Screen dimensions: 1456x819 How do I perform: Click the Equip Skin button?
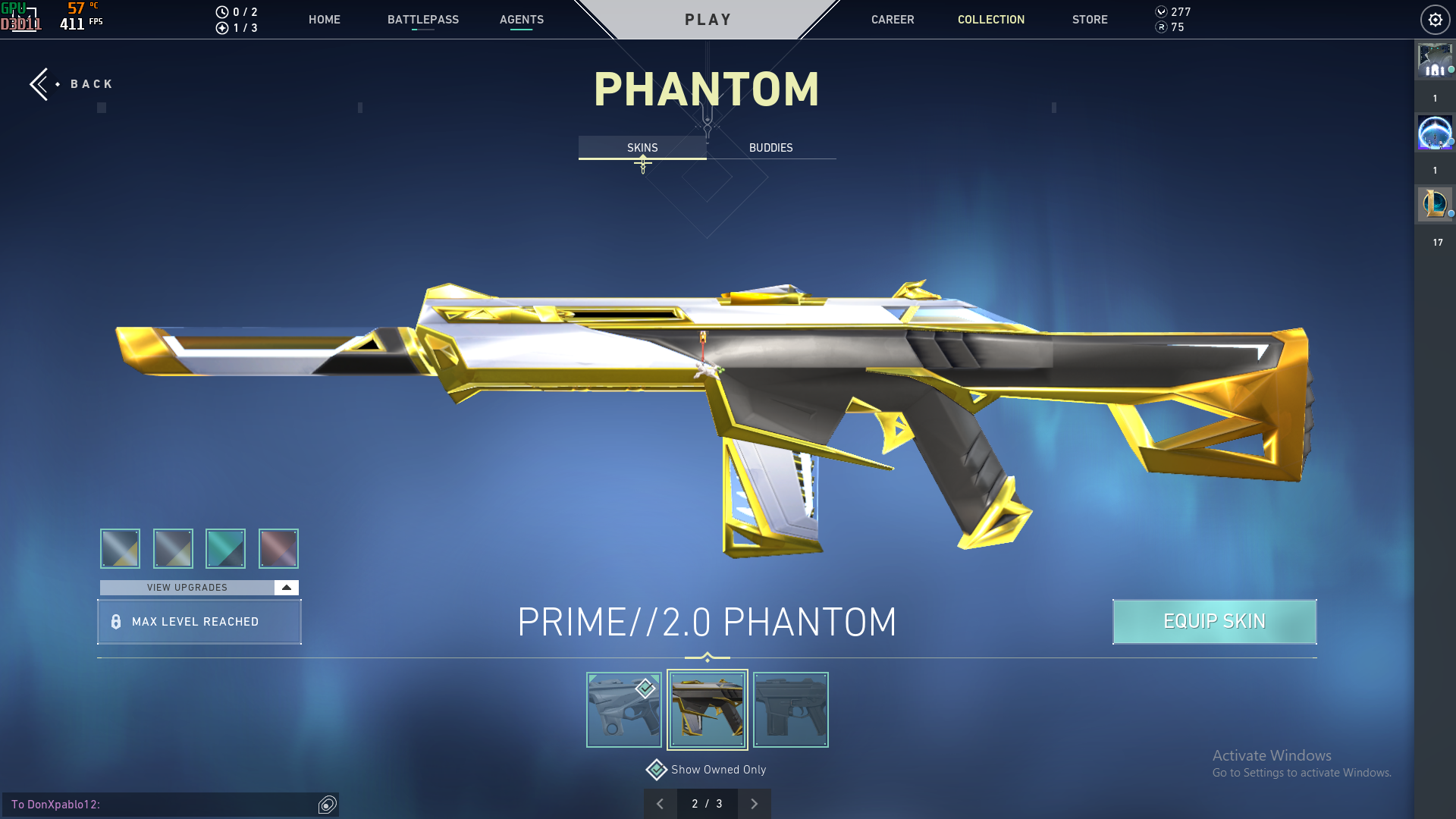pos(1214,622)
